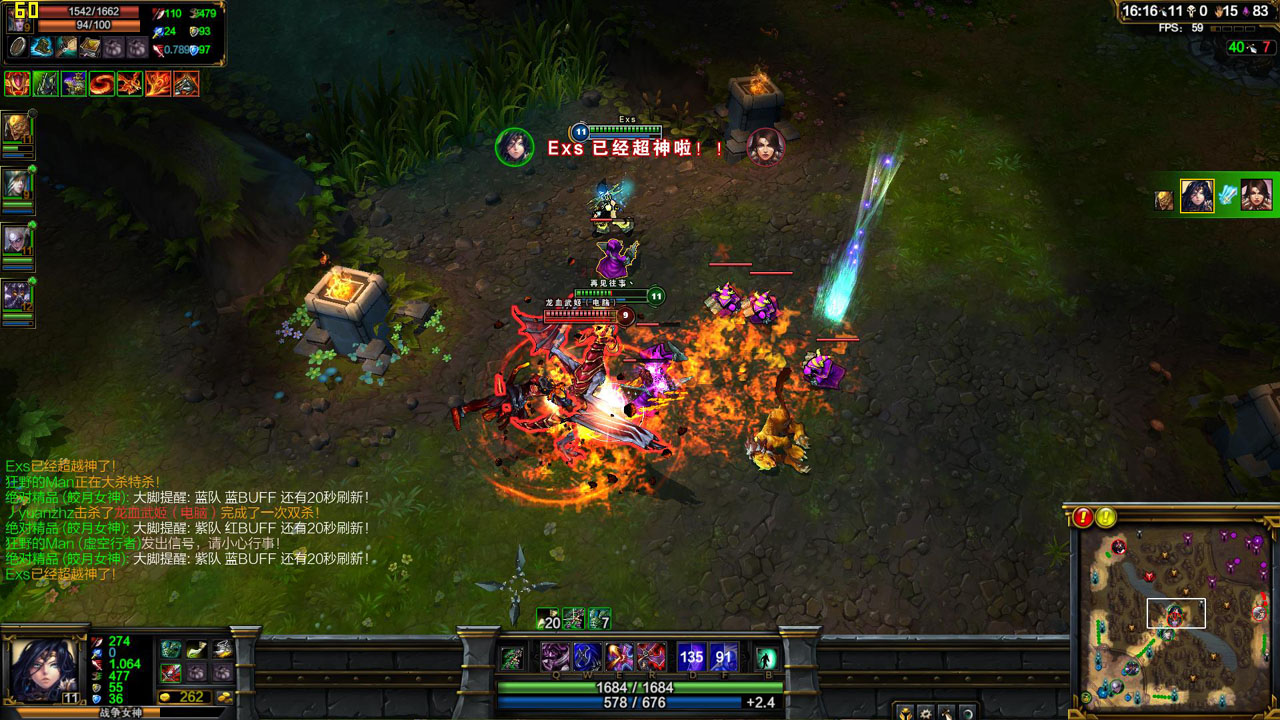
Task: Click the yellow exclamation ping button
Action: [1106, 517]
